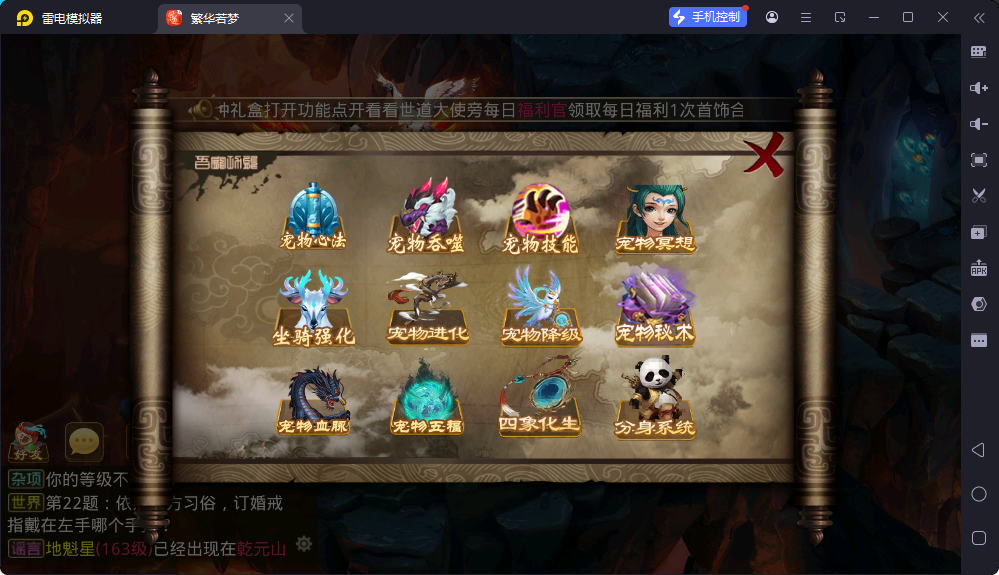Open the 宠物心法 pet menu
The image size is (999, 575).
313,216
